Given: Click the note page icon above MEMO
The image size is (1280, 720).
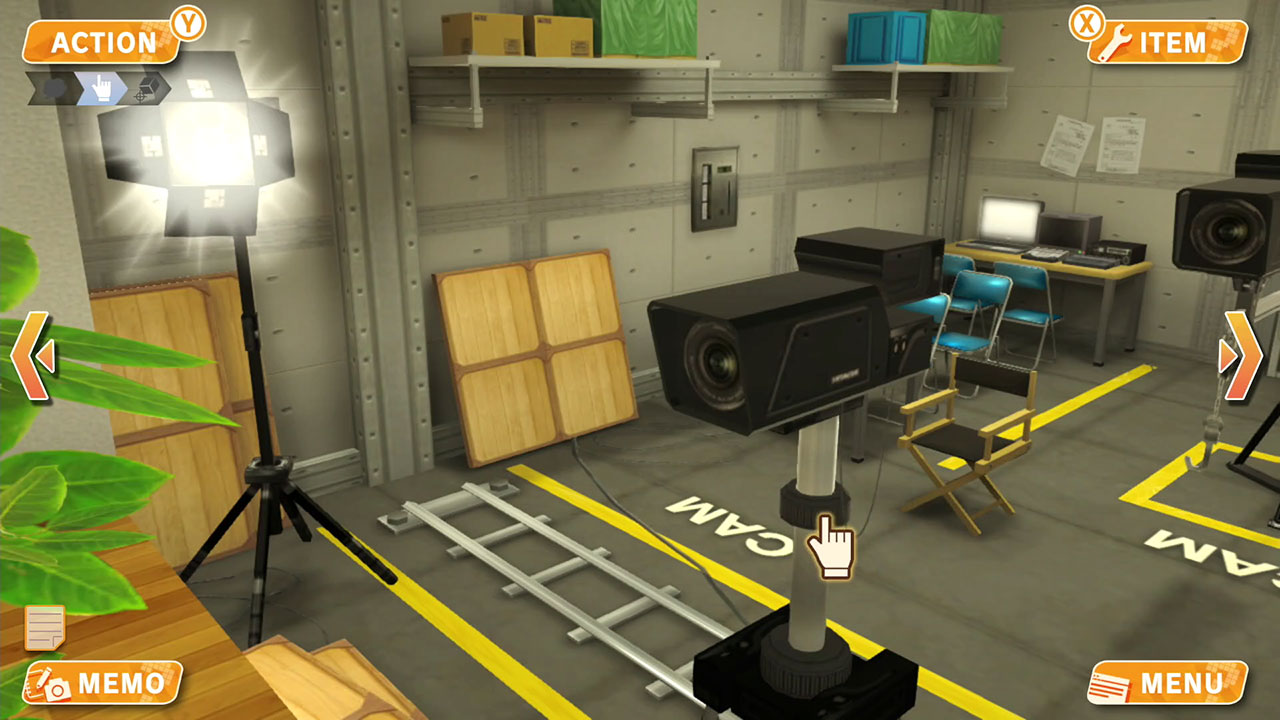Looking at the screenshot, I should tap(47, 630).
